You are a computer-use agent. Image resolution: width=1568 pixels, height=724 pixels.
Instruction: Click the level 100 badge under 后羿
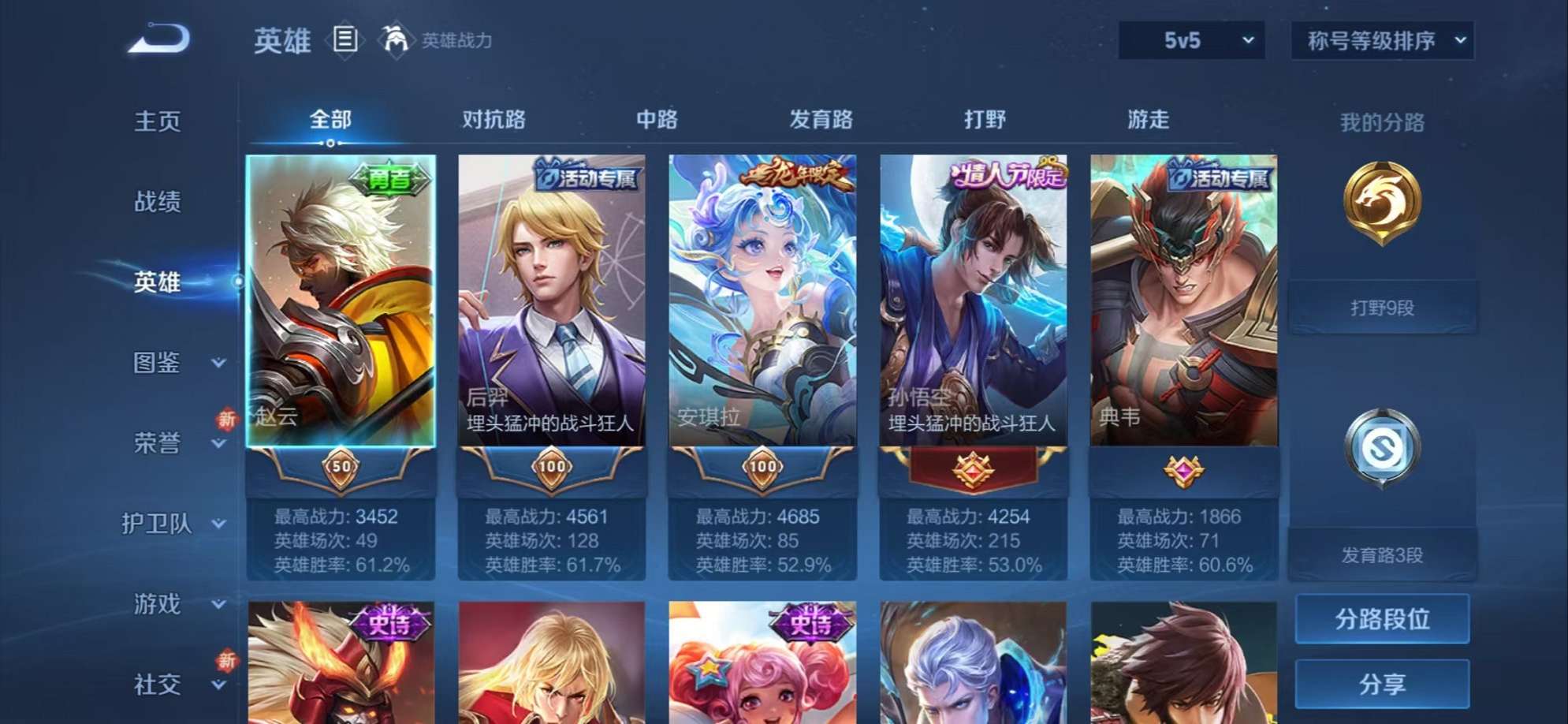pos(552,467)
